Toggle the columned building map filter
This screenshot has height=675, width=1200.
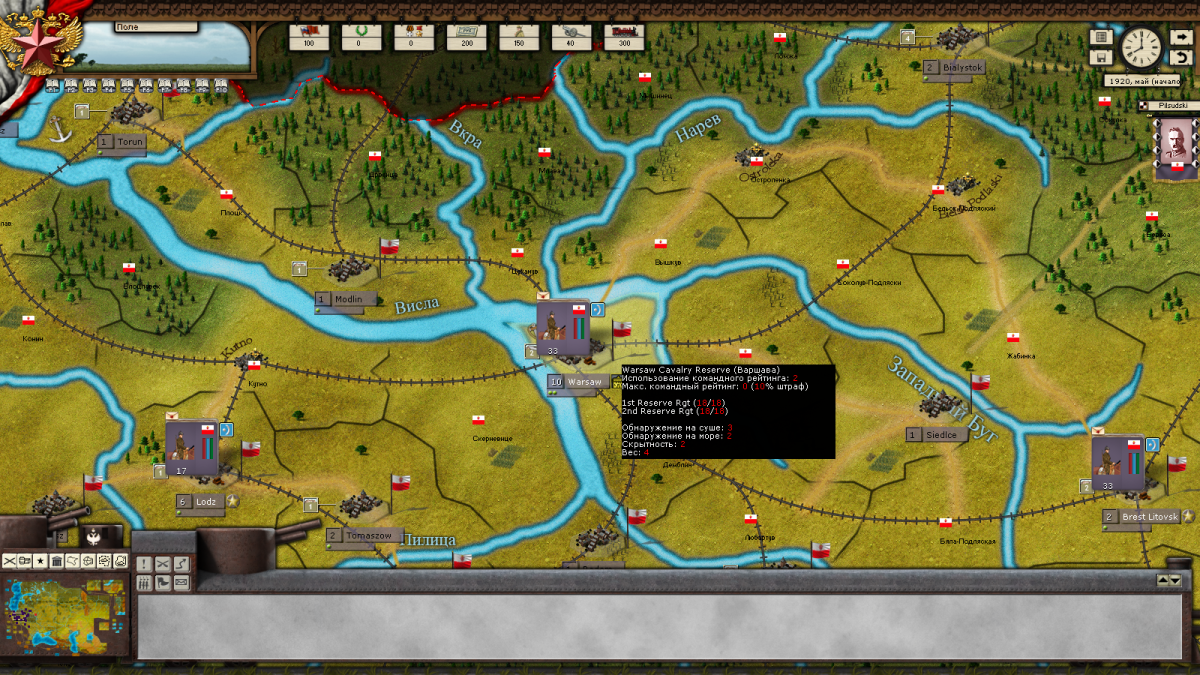click(57, 561)
